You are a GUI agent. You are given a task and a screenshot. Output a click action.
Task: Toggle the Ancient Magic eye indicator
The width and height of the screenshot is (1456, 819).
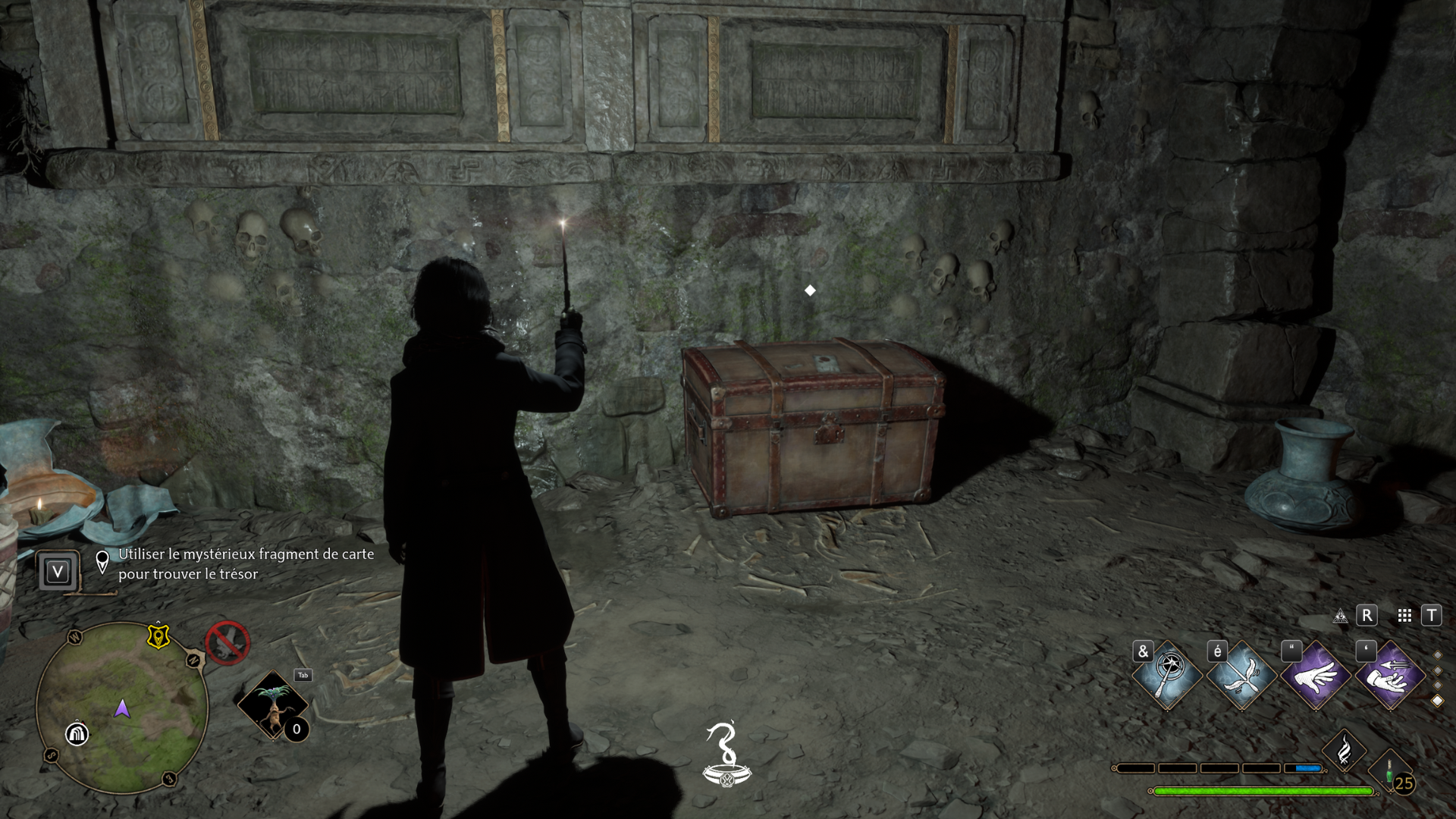coord(1340,616)
